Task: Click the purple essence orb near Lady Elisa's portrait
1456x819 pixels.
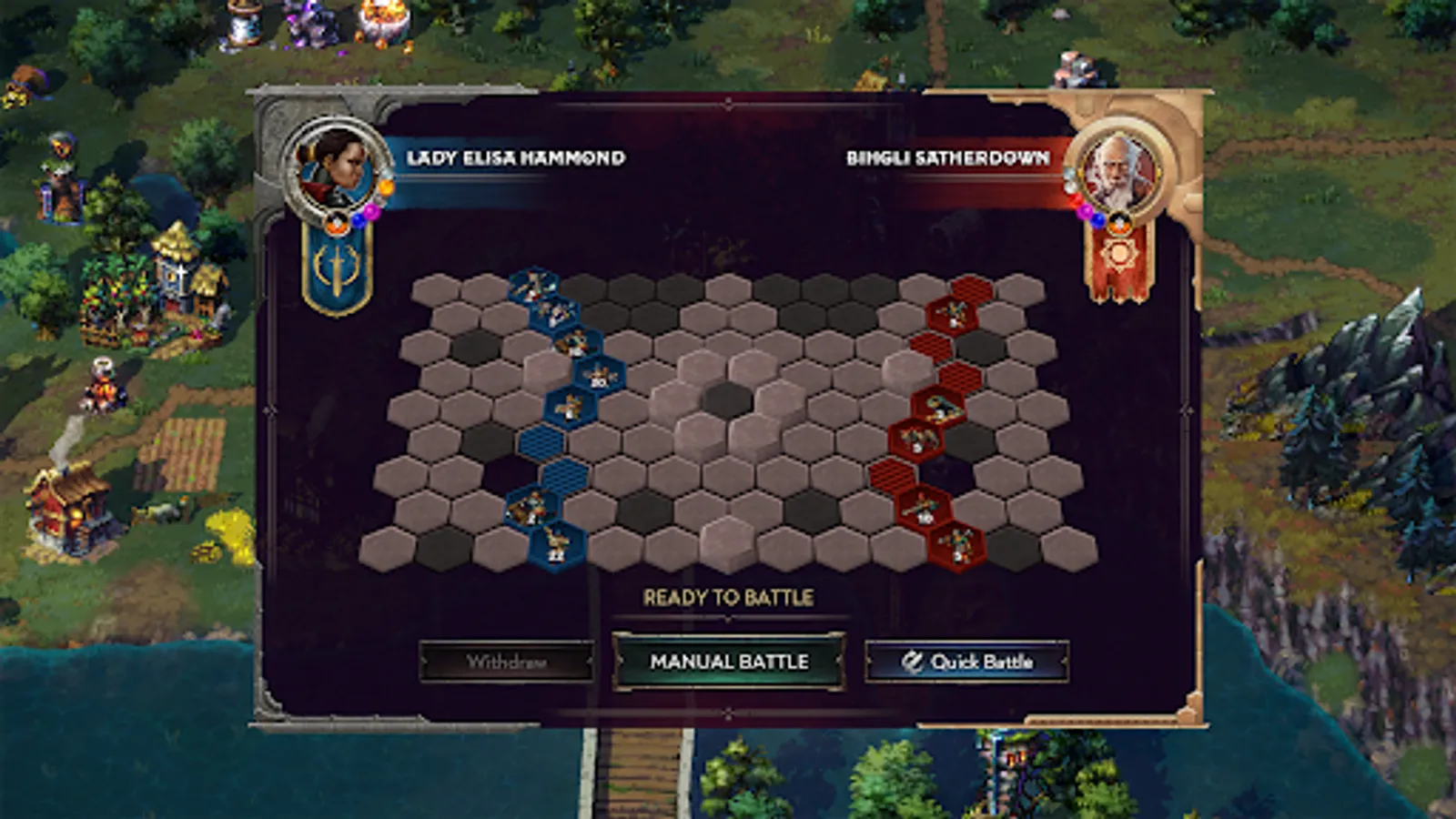Action: click(x=372, y=212)
